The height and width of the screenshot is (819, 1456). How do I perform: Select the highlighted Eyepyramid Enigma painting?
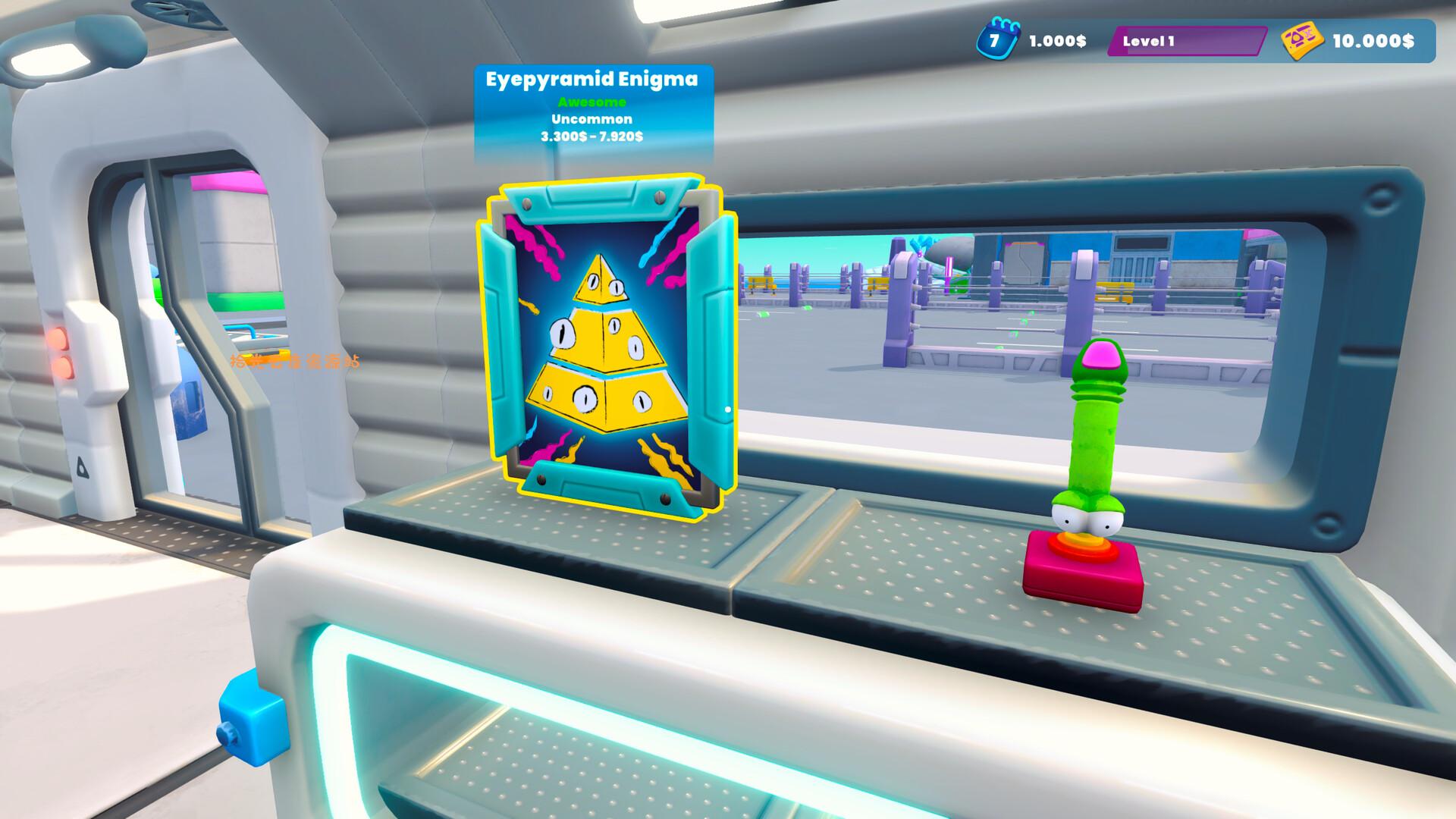point(606,347)
